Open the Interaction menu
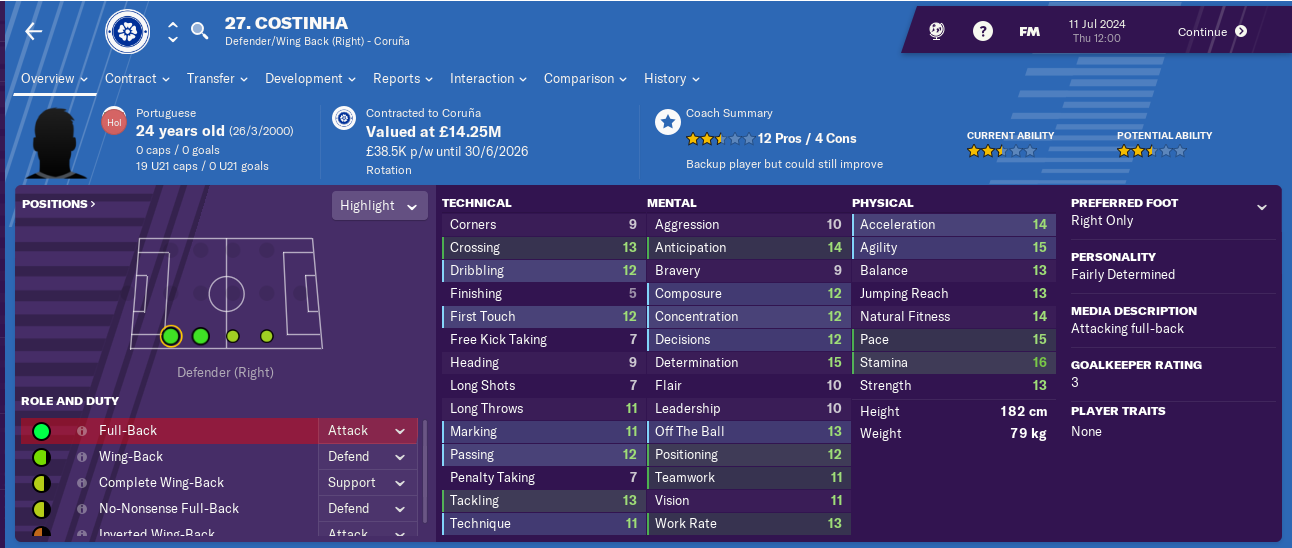 pos(488,78)
